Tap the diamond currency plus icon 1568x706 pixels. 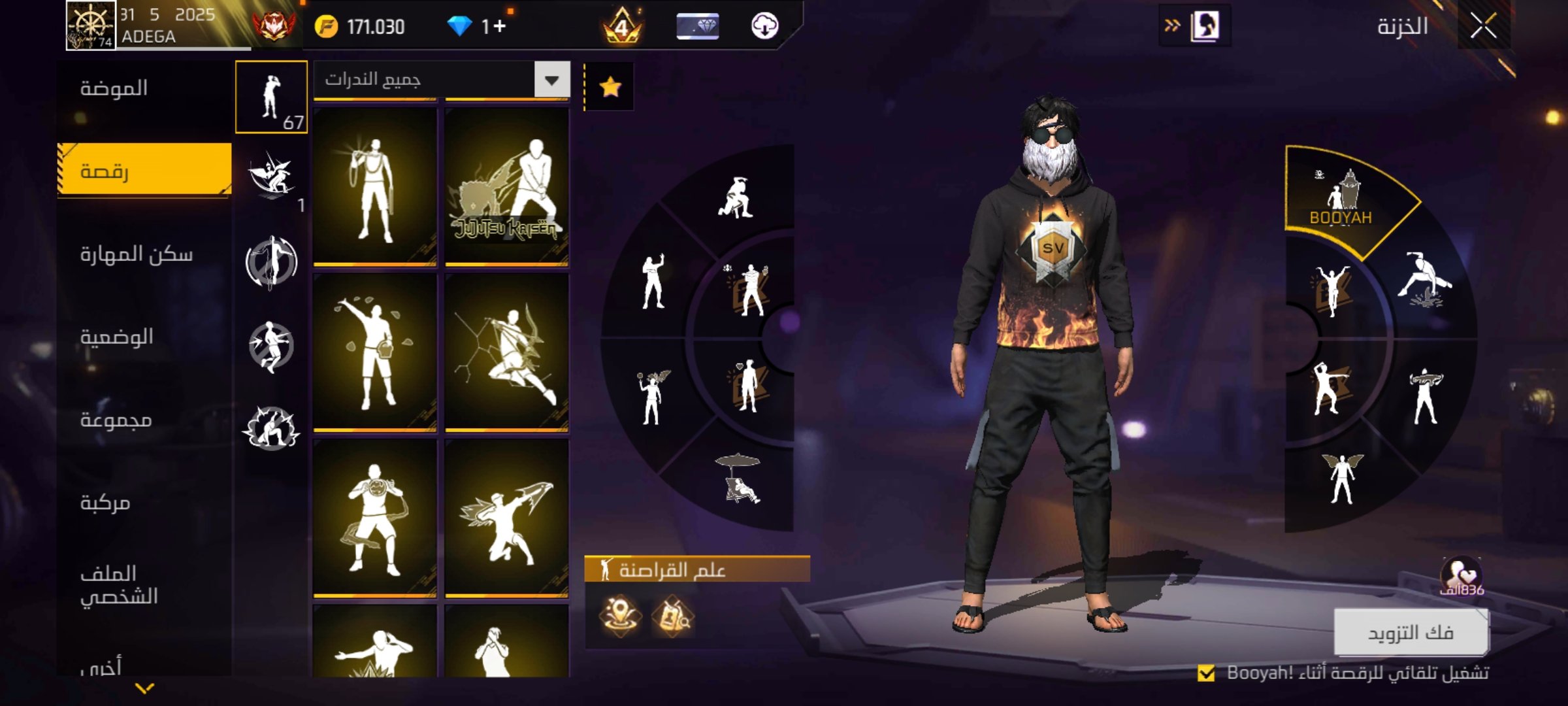coord(499,26)
